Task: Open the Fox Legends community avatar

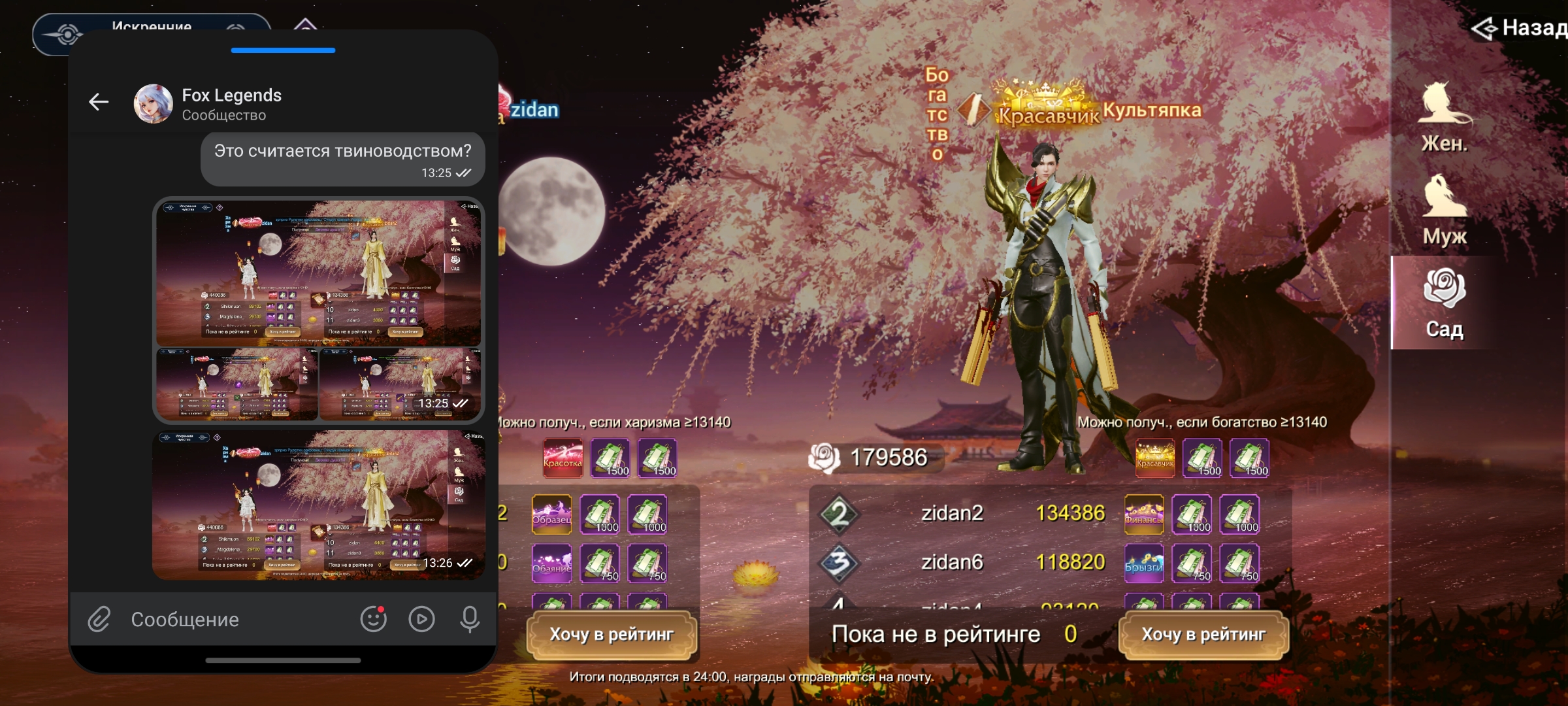Action: tap(153, 103)
